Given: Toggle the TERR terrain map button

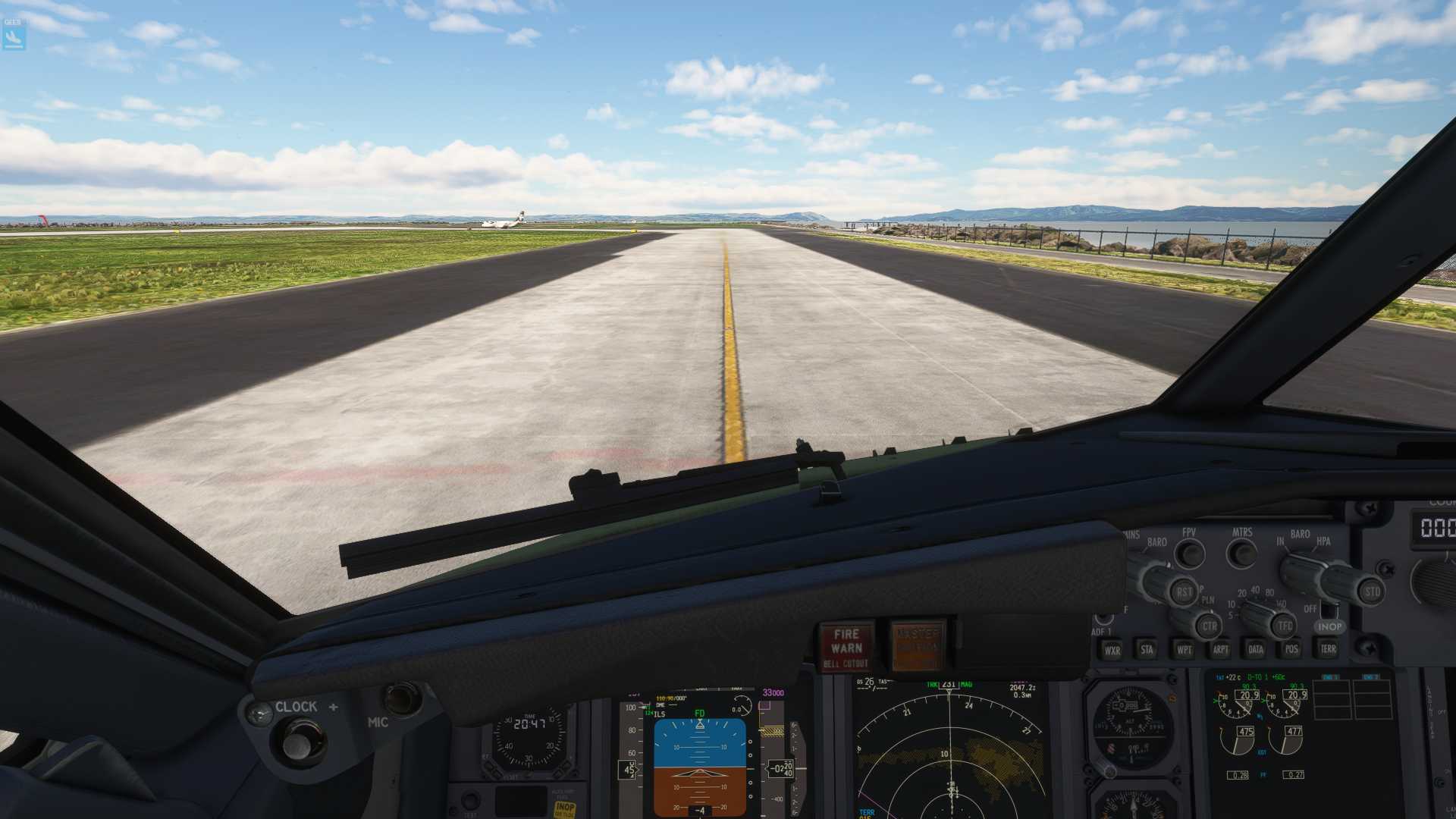Looking at the screenshot, I should pyautogui.click(x=1329, y=649).
